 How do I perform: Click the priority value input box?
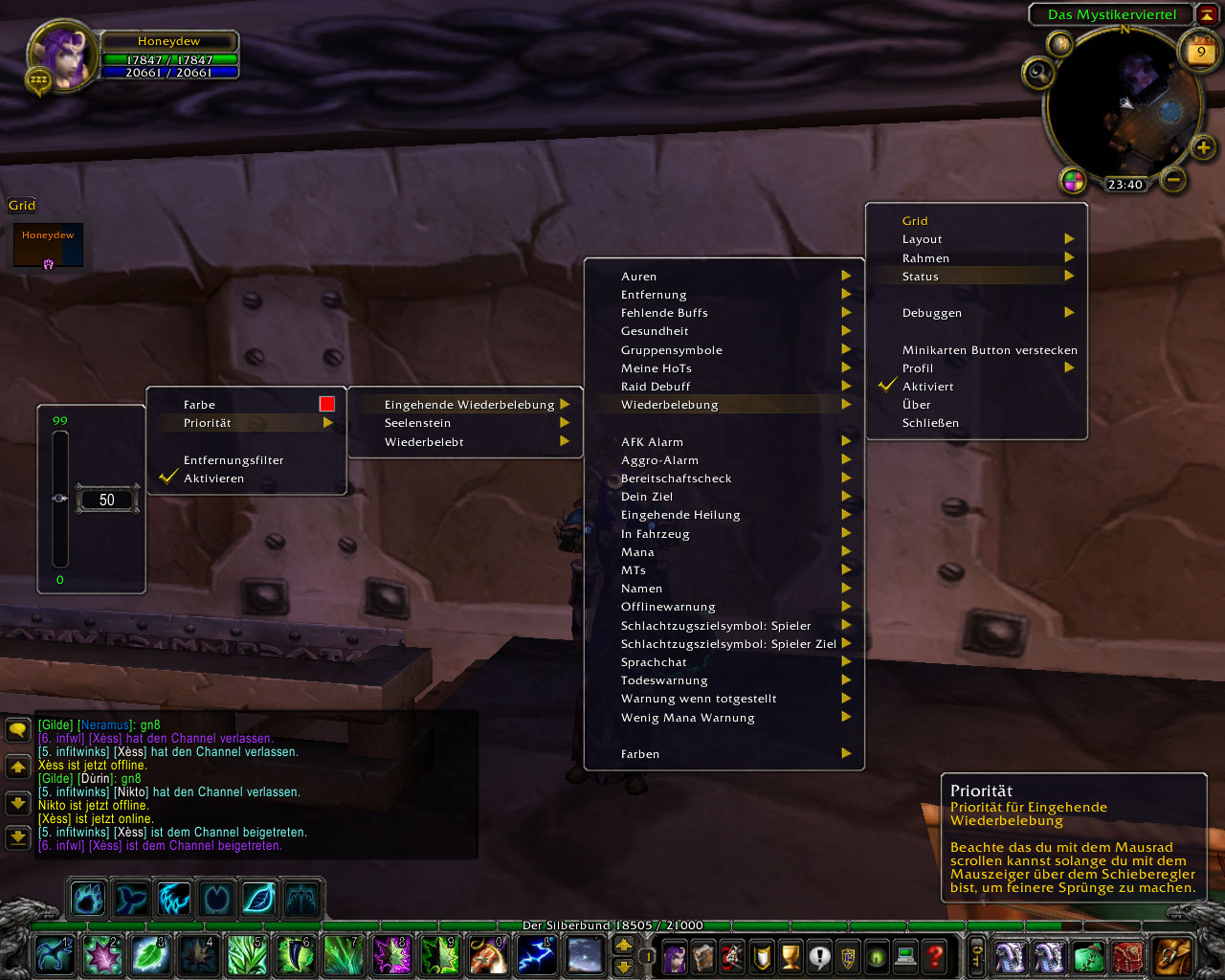pos(107,500)
